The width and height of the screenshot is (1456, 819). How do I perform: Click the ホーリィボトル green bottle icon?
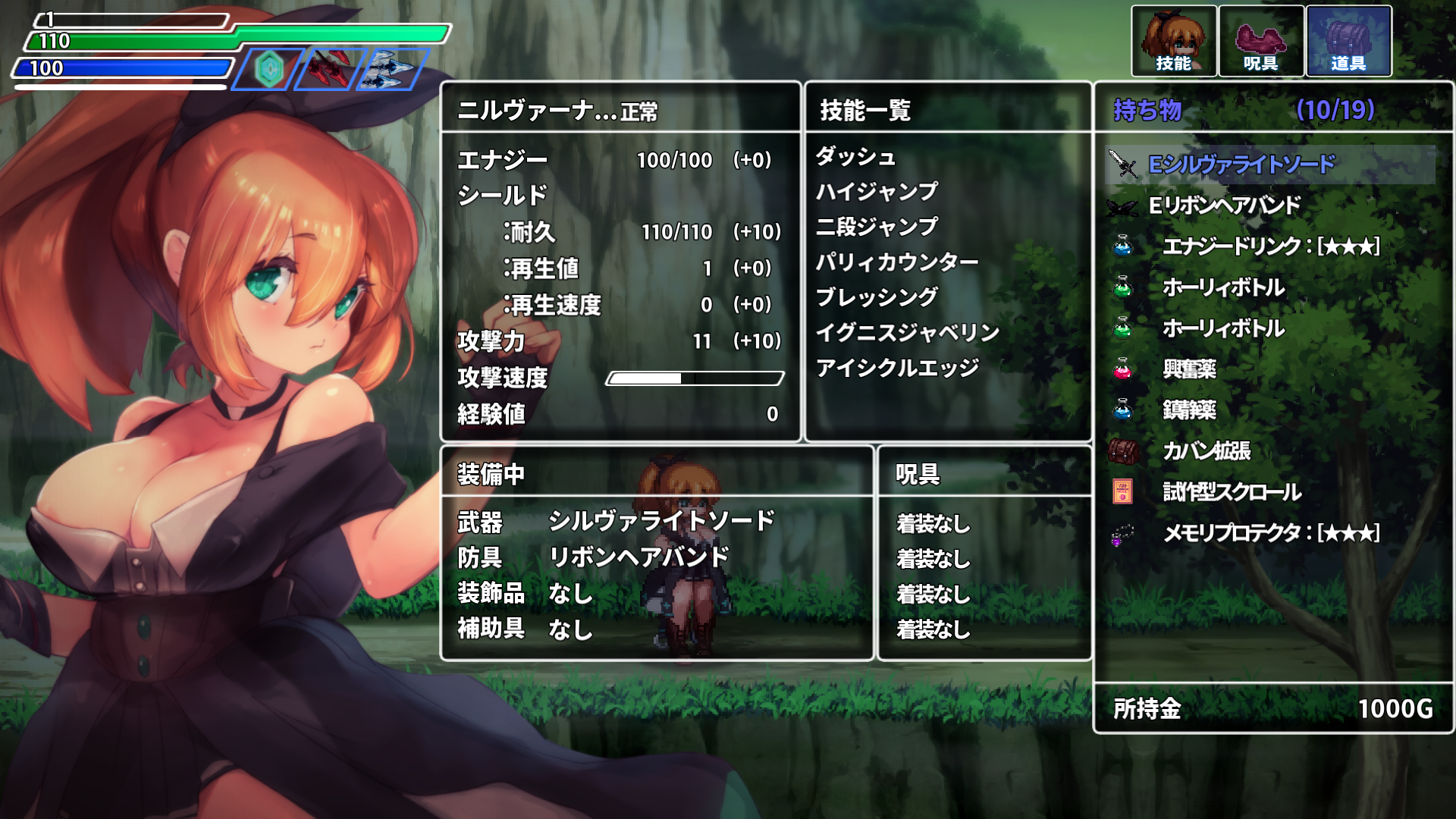click(x=1125, y=287)
